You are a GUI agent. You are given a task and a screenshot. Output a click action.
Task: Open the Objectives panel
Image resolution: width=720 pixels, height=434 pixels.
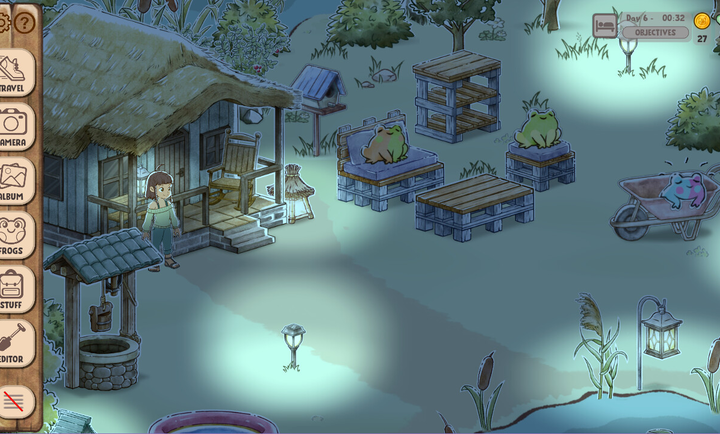(x=655, y=33)
